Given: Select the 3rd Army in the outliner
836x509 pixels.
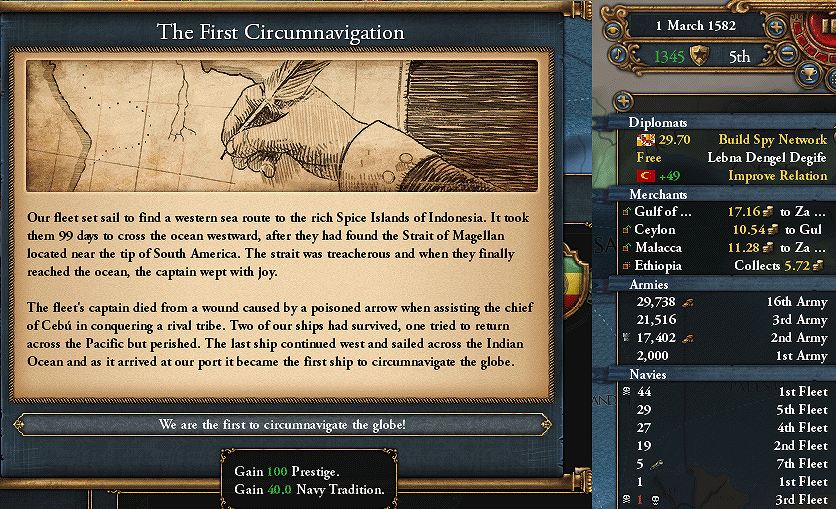Looking at the screenshot, I should click(x=728, y=320).
